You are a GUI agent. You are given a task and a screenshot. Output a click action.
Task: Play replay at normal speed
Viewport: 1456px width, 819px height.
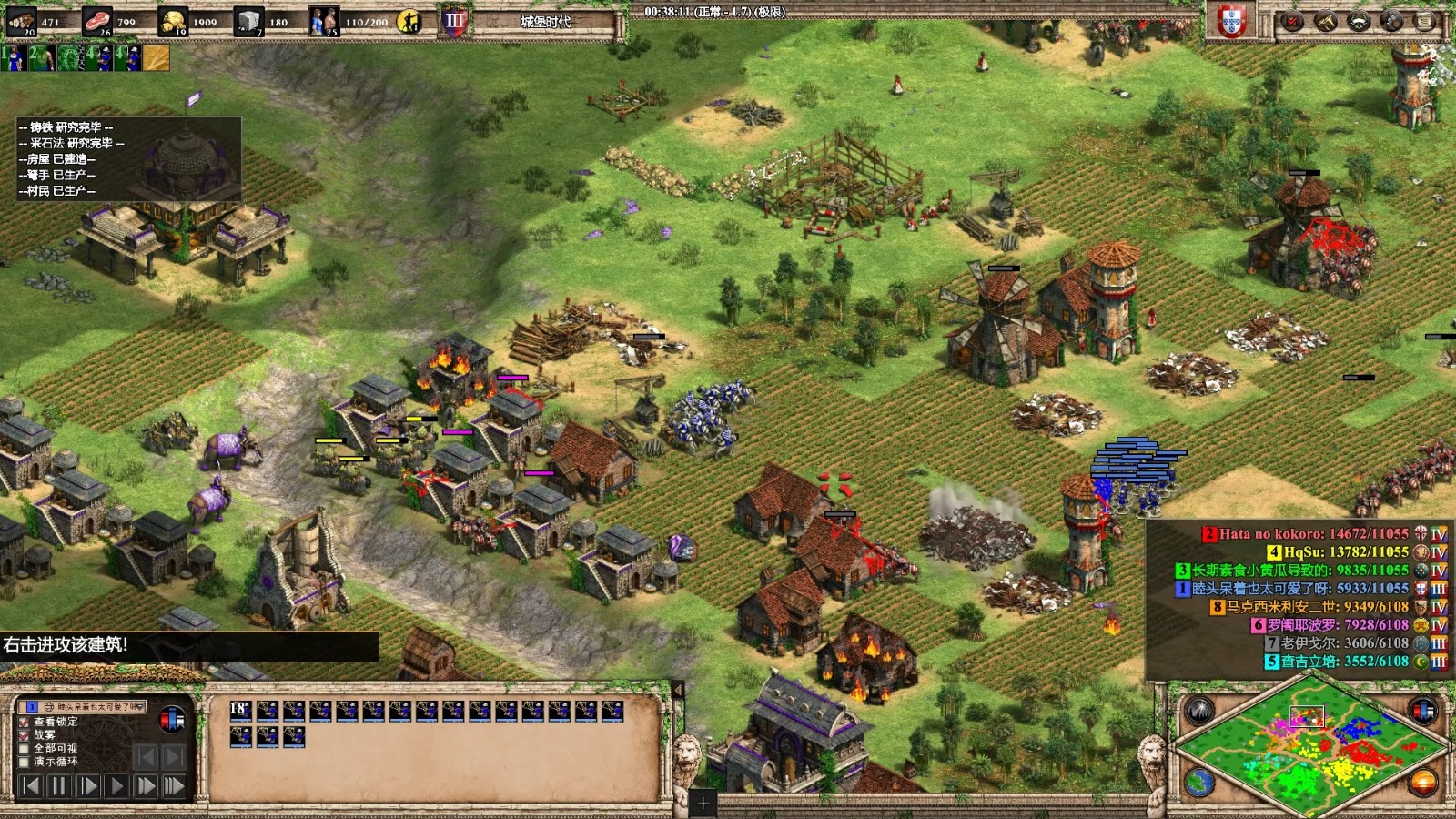(116, 785)
